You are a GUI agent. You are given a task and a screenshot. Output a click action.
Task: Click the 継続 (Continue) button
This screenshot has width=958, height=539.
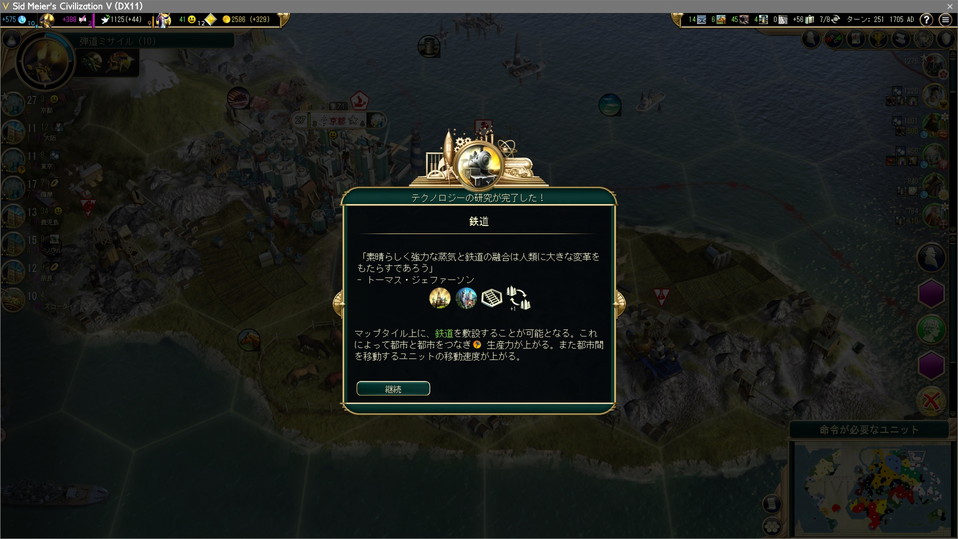coord(393,389)
